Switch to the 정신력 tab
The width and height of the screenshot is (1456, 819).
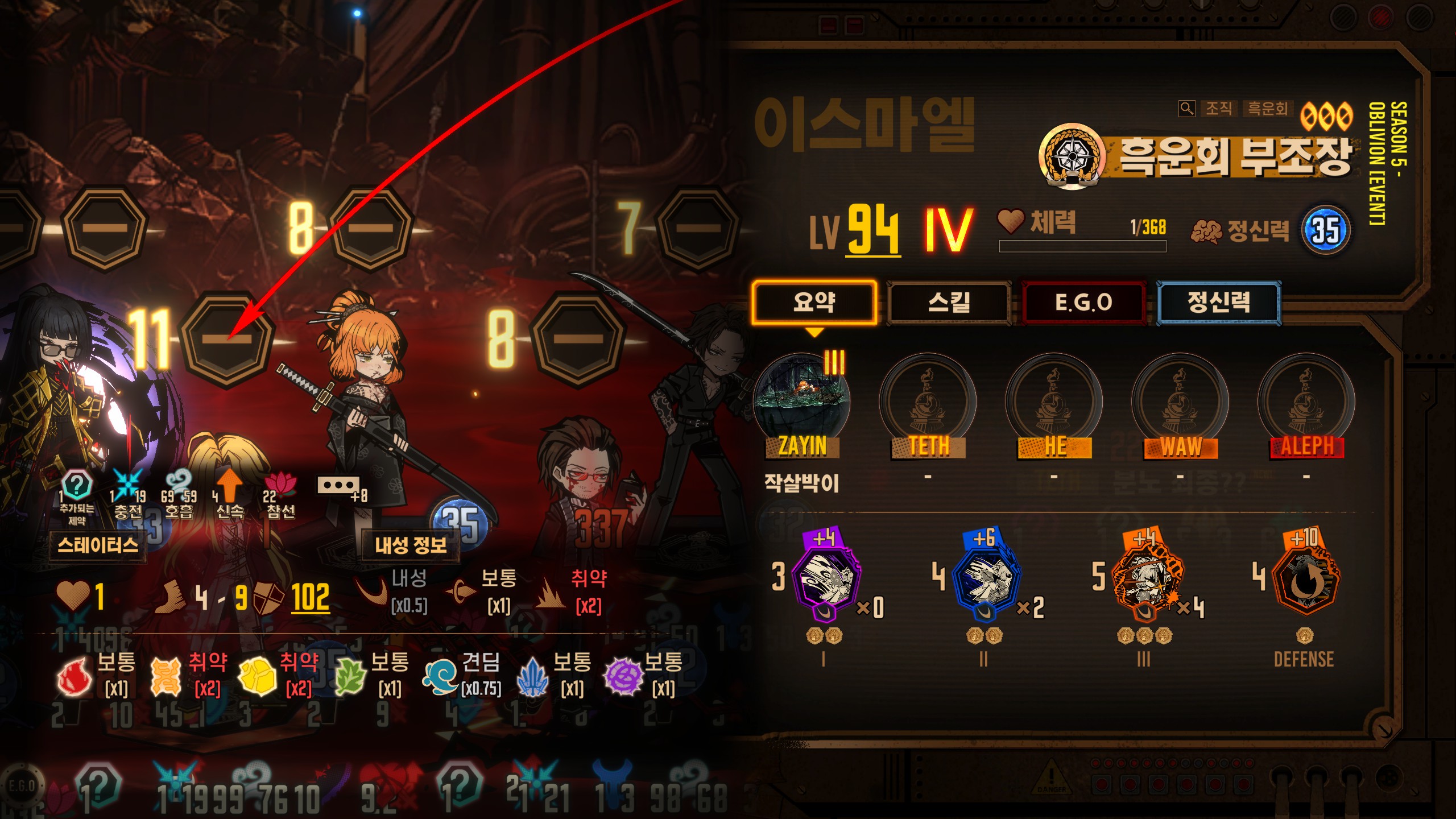coord(1219,302)
